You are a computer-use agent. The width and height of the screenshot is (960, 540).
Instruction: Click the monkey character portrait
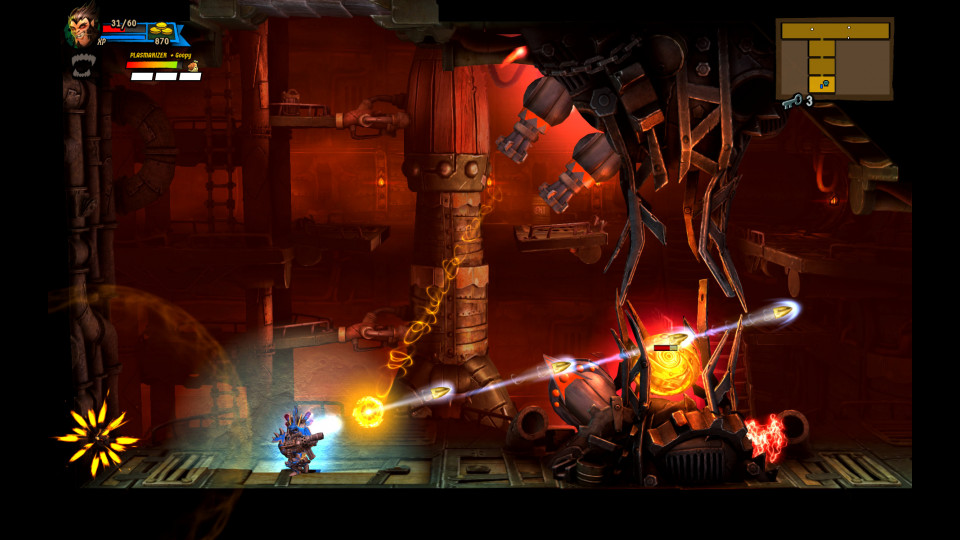tap(81, 27)
